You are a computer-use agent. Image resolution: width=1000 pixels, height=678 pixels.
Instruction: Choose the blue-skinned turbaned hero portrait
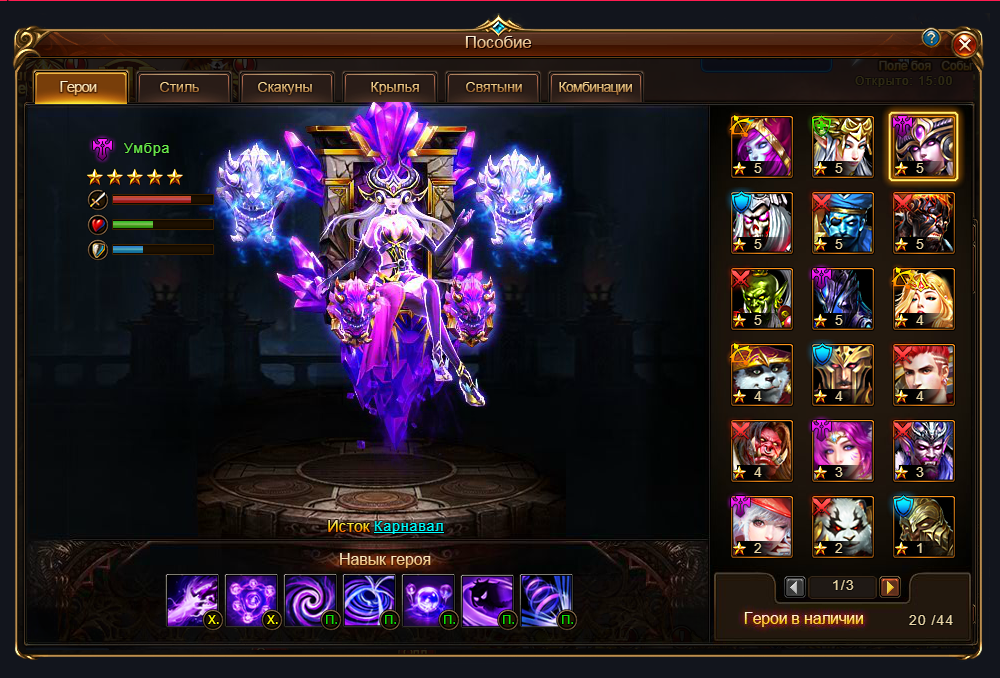pyautogui.click(x=843, y=222)
